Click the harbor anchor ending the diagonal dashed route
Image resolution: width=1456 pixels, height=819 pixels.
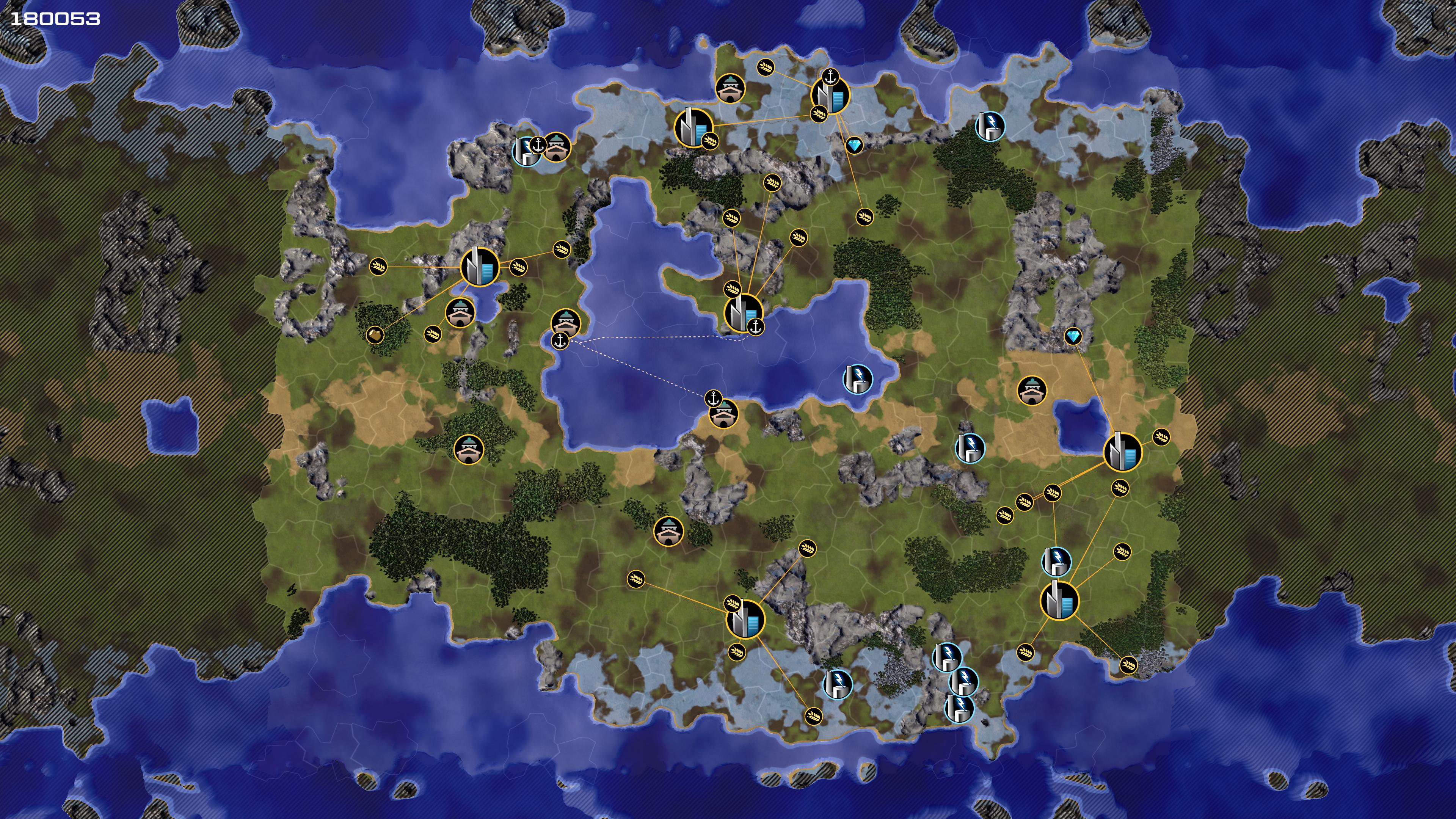pos(713,398)
